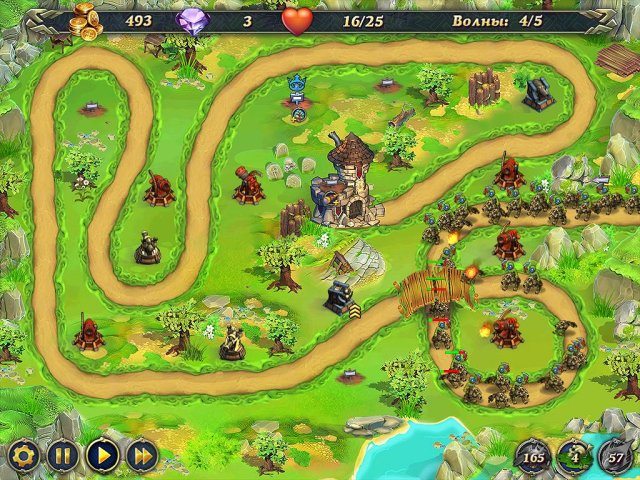Pause the game
The image size is (640, 480).
[x=62, y=456]
